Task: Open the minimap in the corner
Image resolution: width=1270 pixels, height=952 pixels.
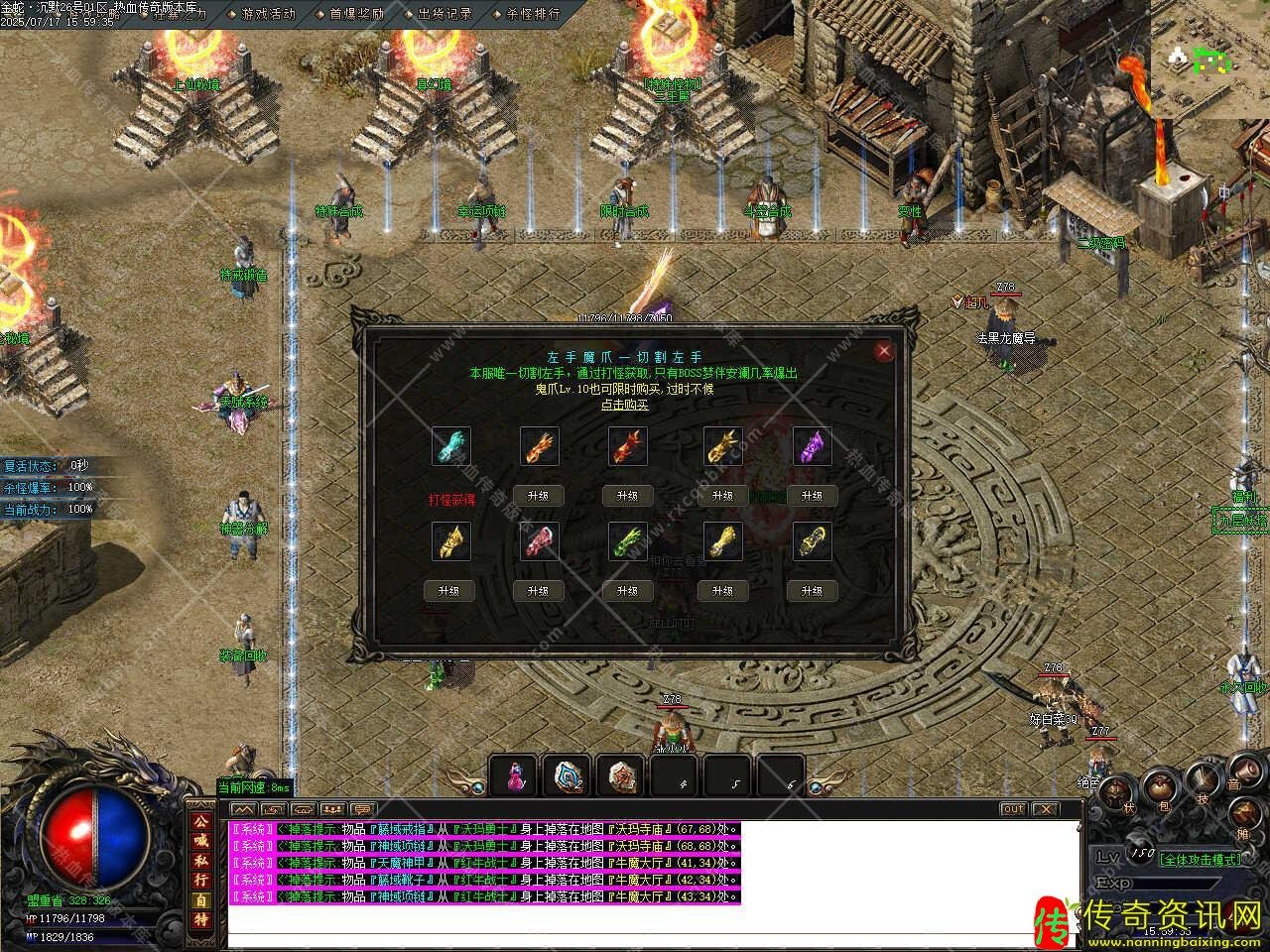Action: [x=1209, y=59]
